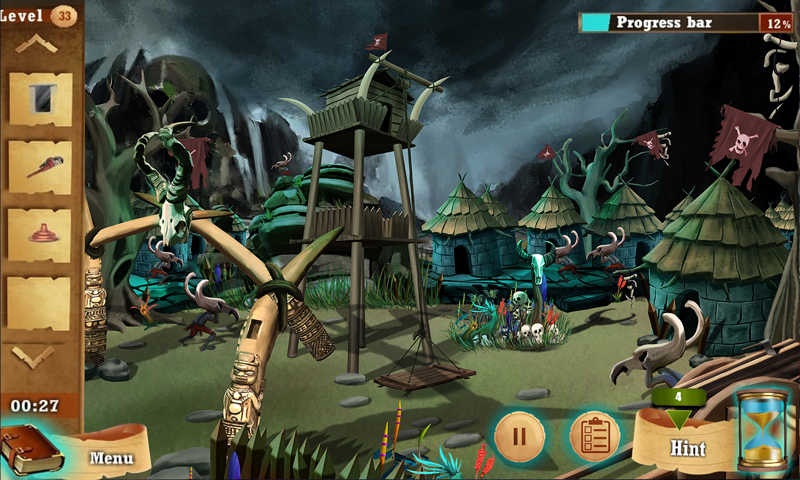Use a Hint from the scroll
800x480 pixels.
tap(687, 447)
